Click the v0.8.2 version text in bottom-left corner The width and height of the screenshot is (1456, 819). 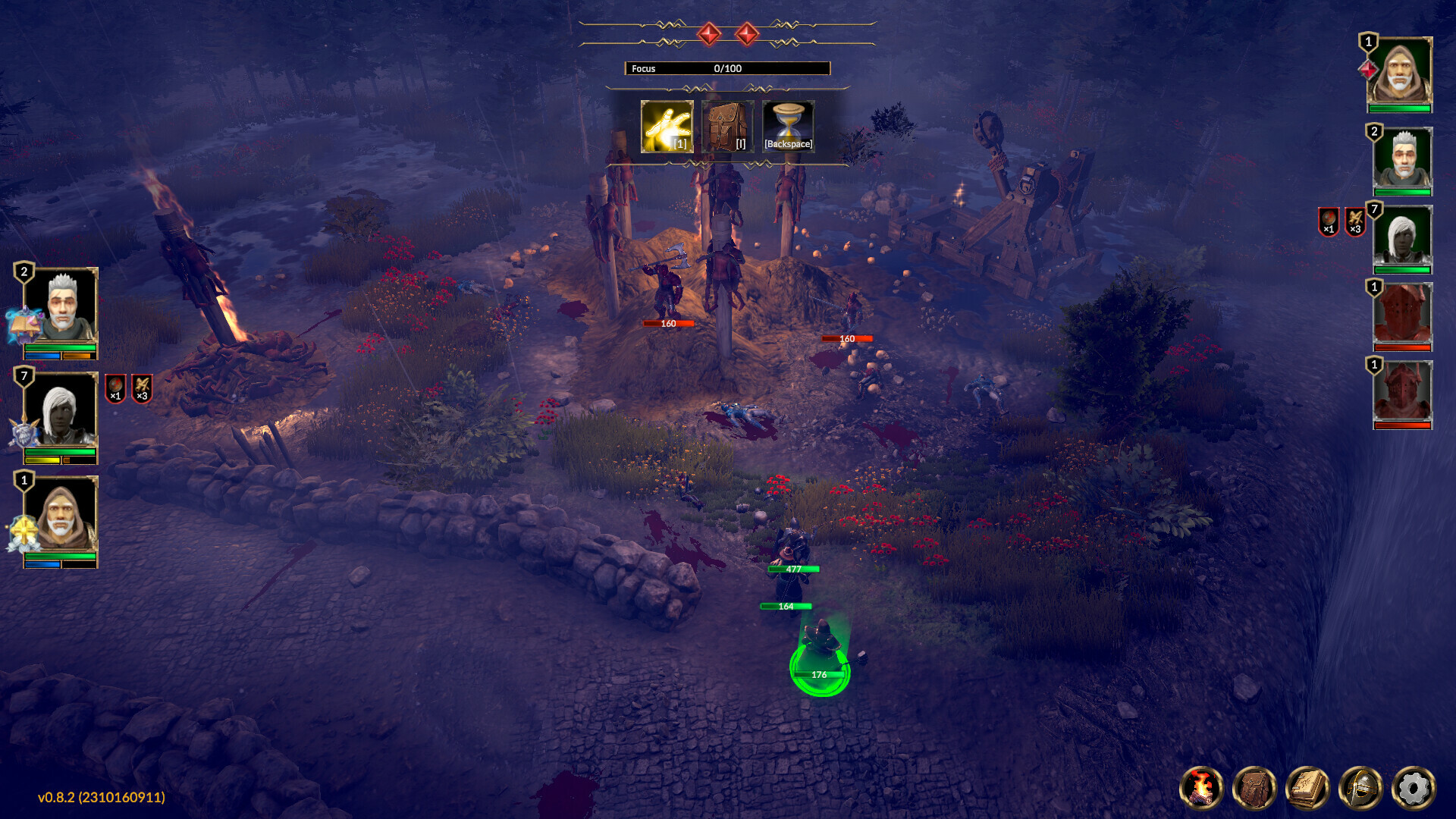(x=99, y=797)
